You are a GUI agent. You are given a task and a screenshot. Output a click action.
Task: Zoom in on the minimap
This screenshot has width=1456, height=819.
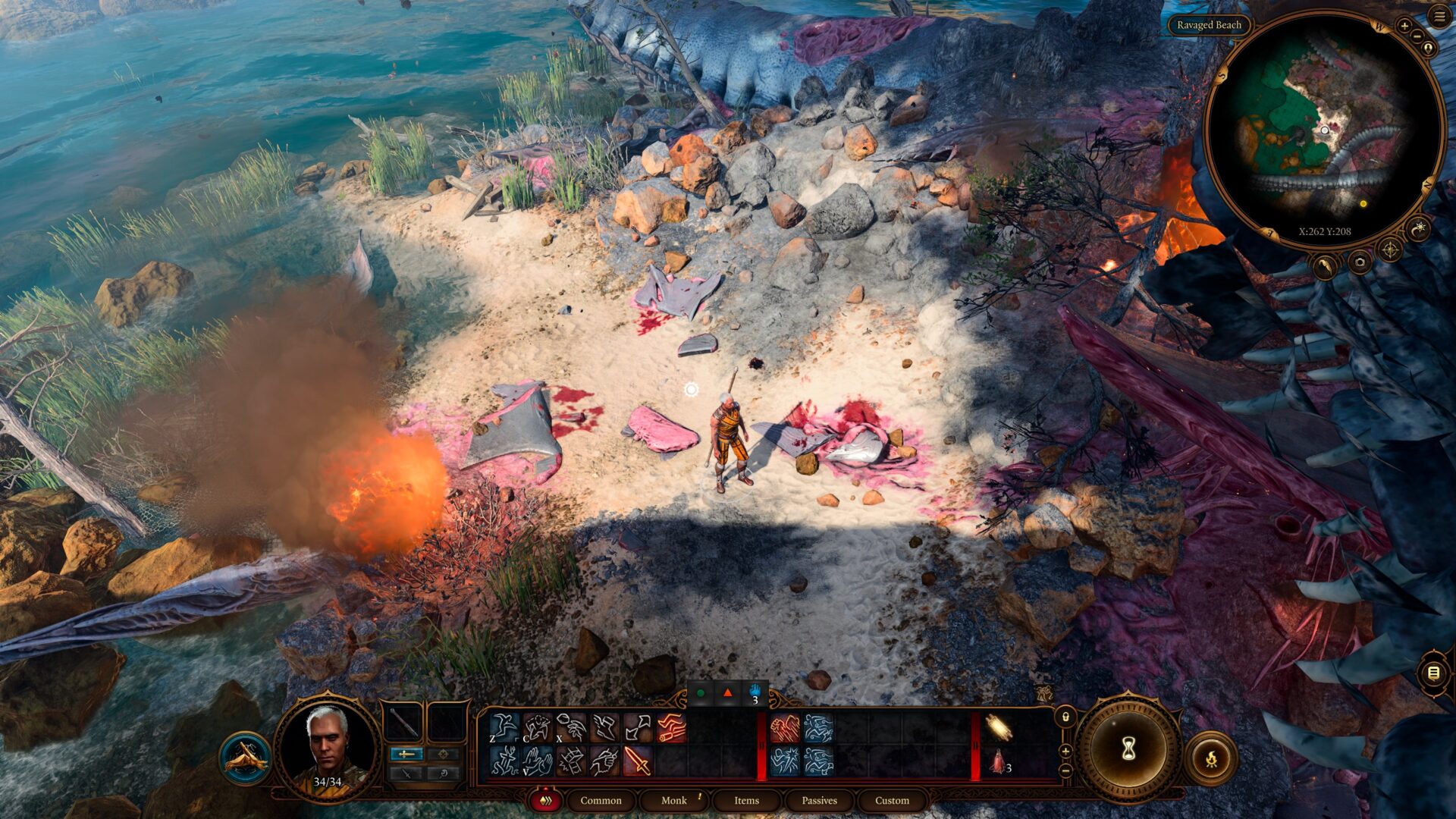click(1404, 26)
